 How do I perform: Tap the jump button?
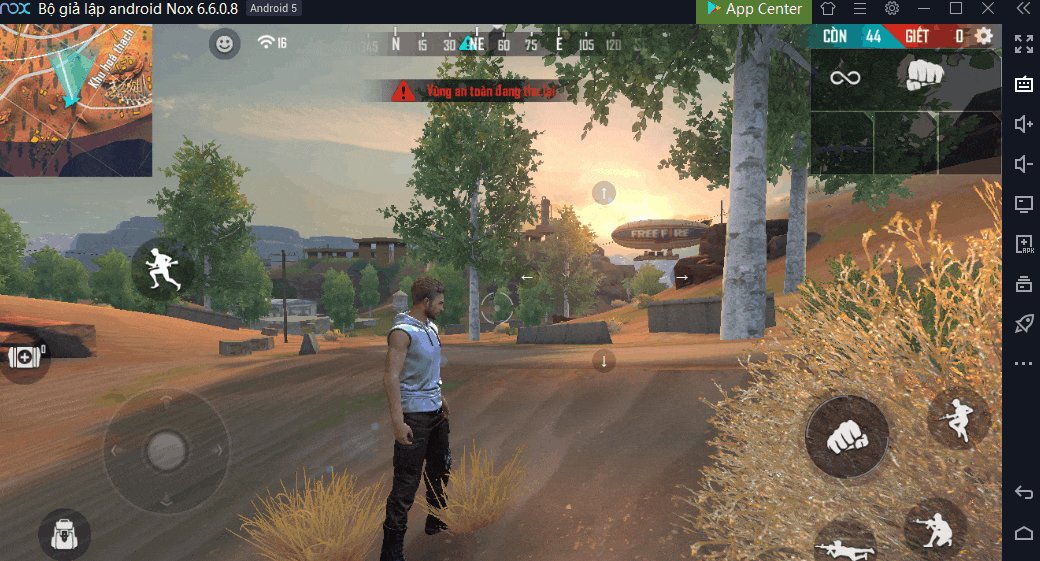click(958, 418)
